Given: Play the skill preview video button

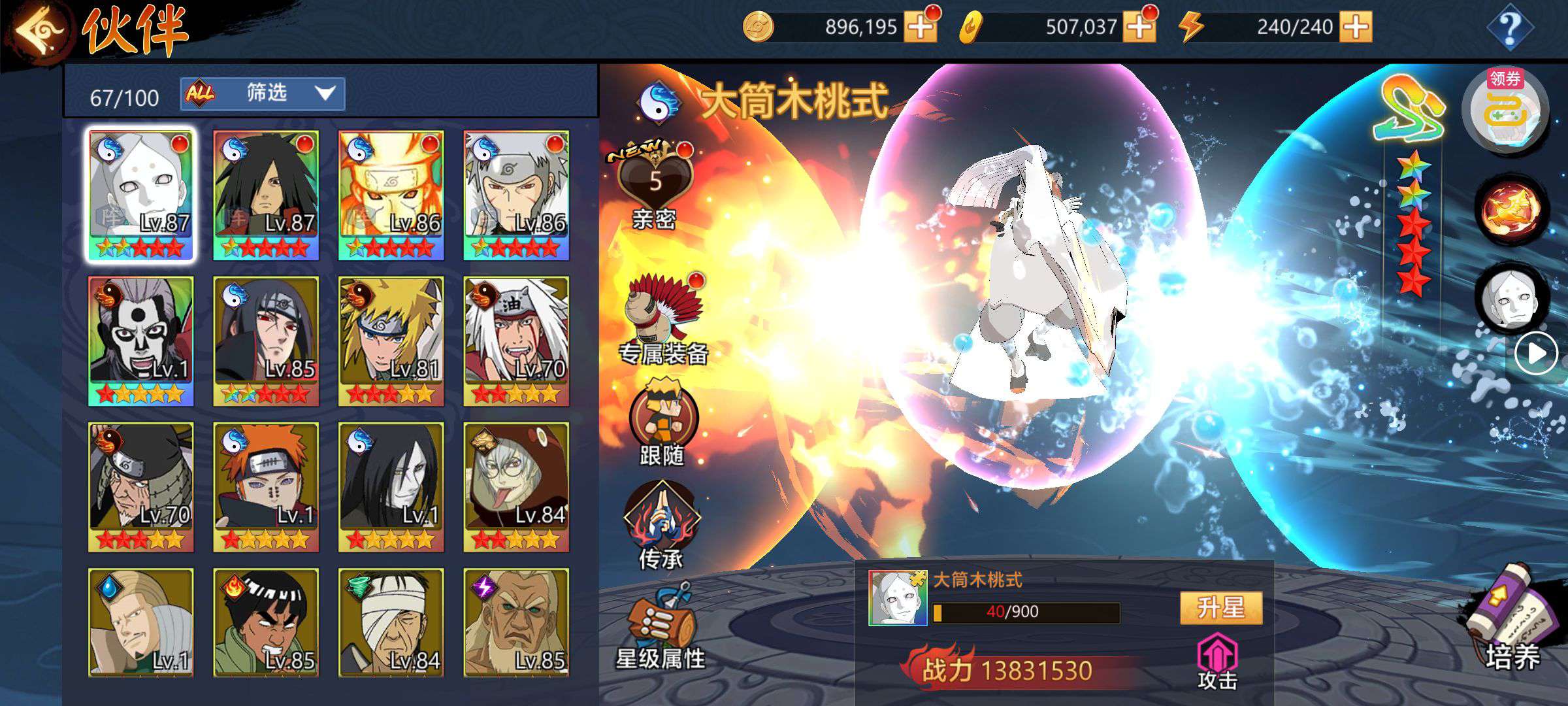Looking at the screenshot, I should coord(1535,353).
